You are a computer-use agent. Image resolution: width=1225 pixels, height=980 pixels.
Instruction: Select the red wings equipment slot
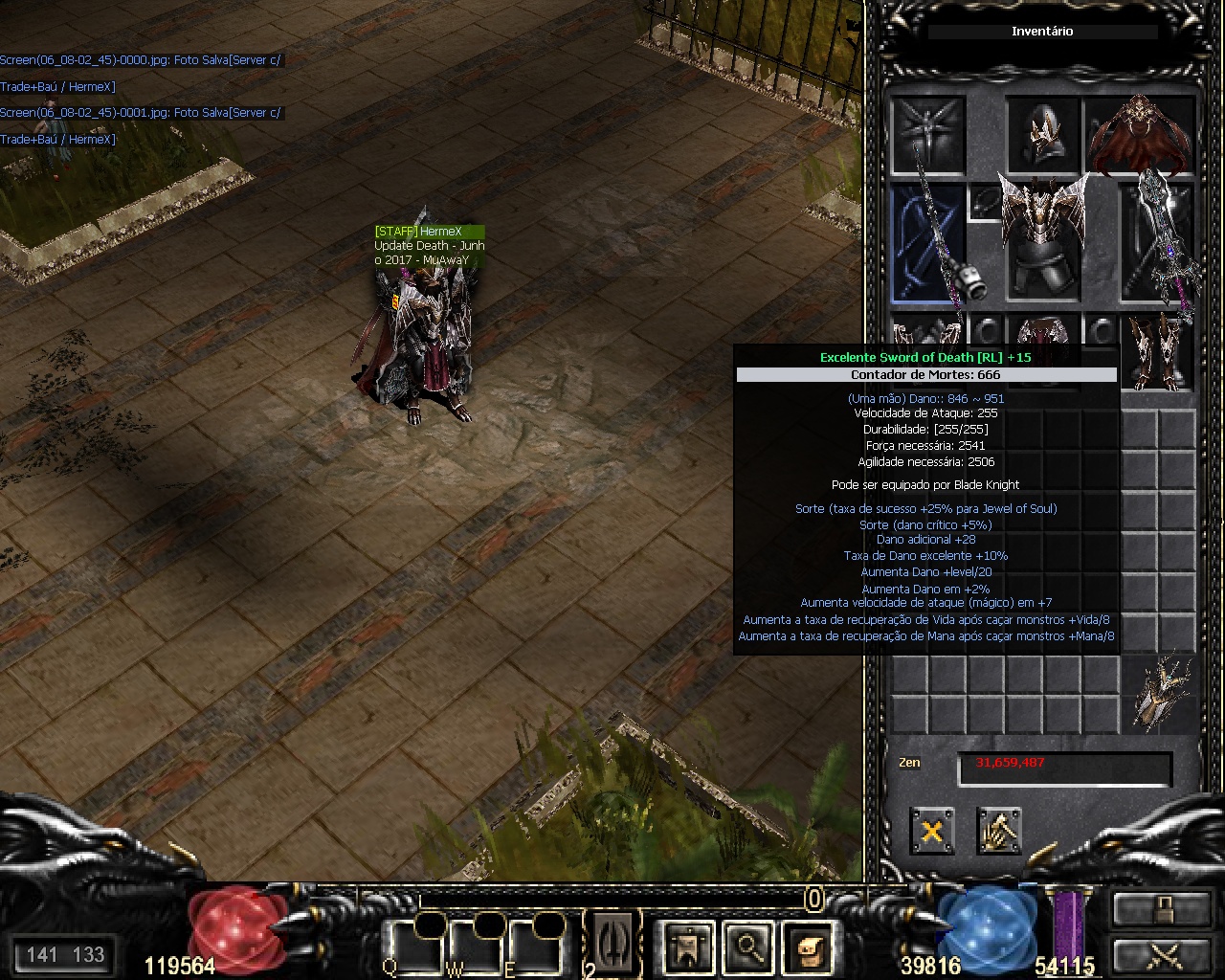pyautogui.click(x=1140, y=132)
